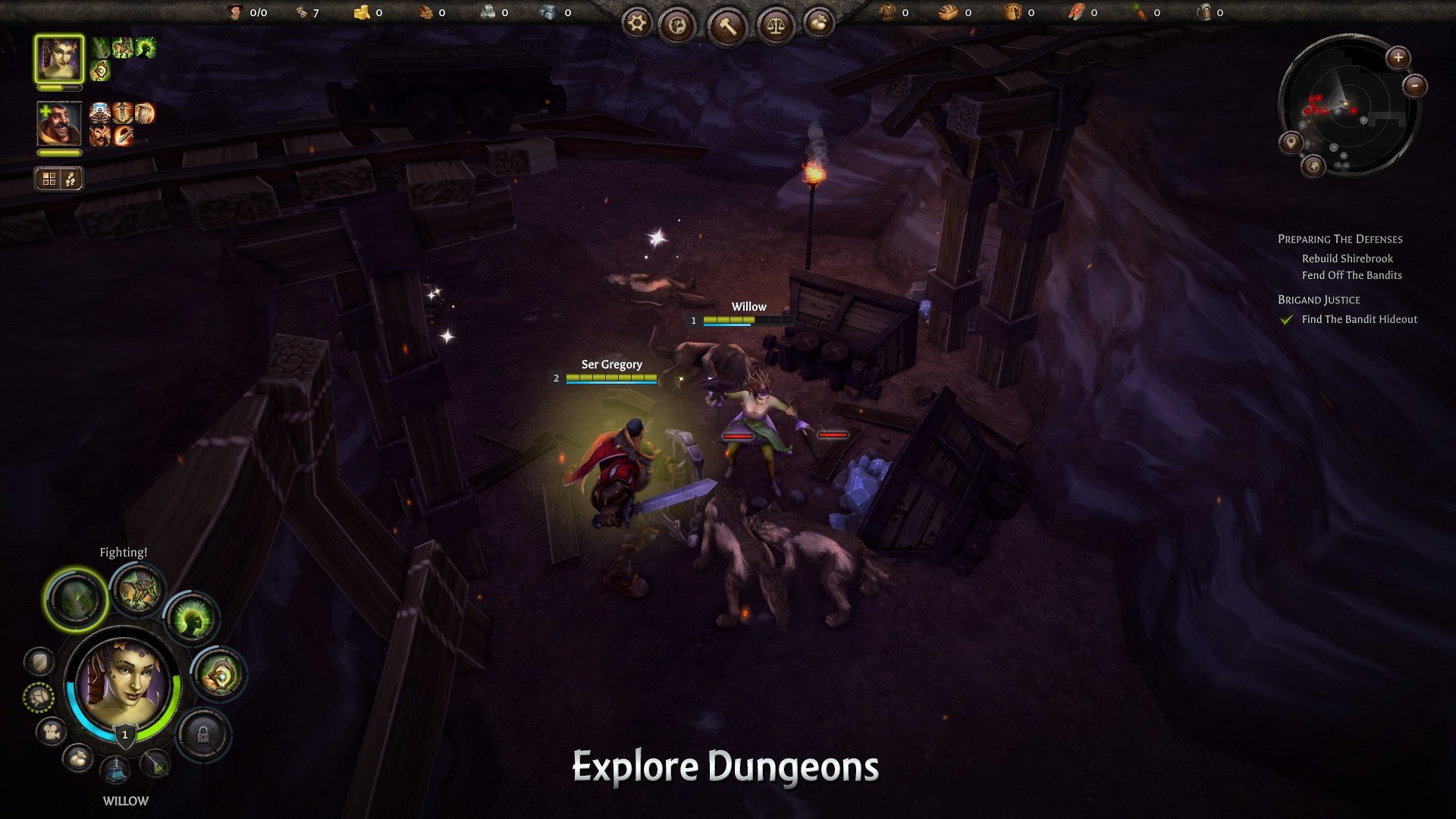1456x819 pixels.
Task: Click the minimap location pin button
Action: [1290, 142]
